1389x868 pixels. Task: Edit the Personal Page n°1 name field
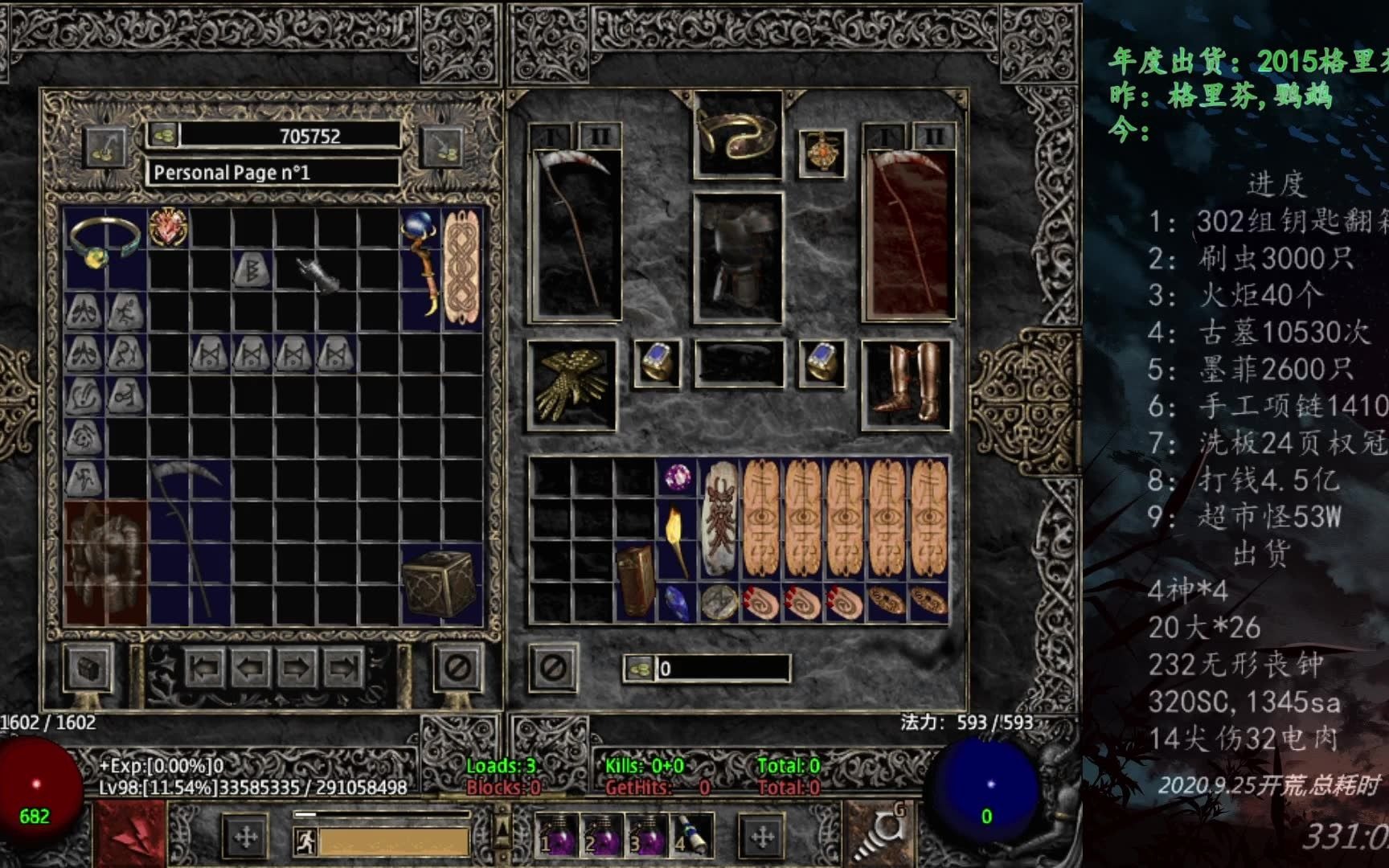coord(272,172)
